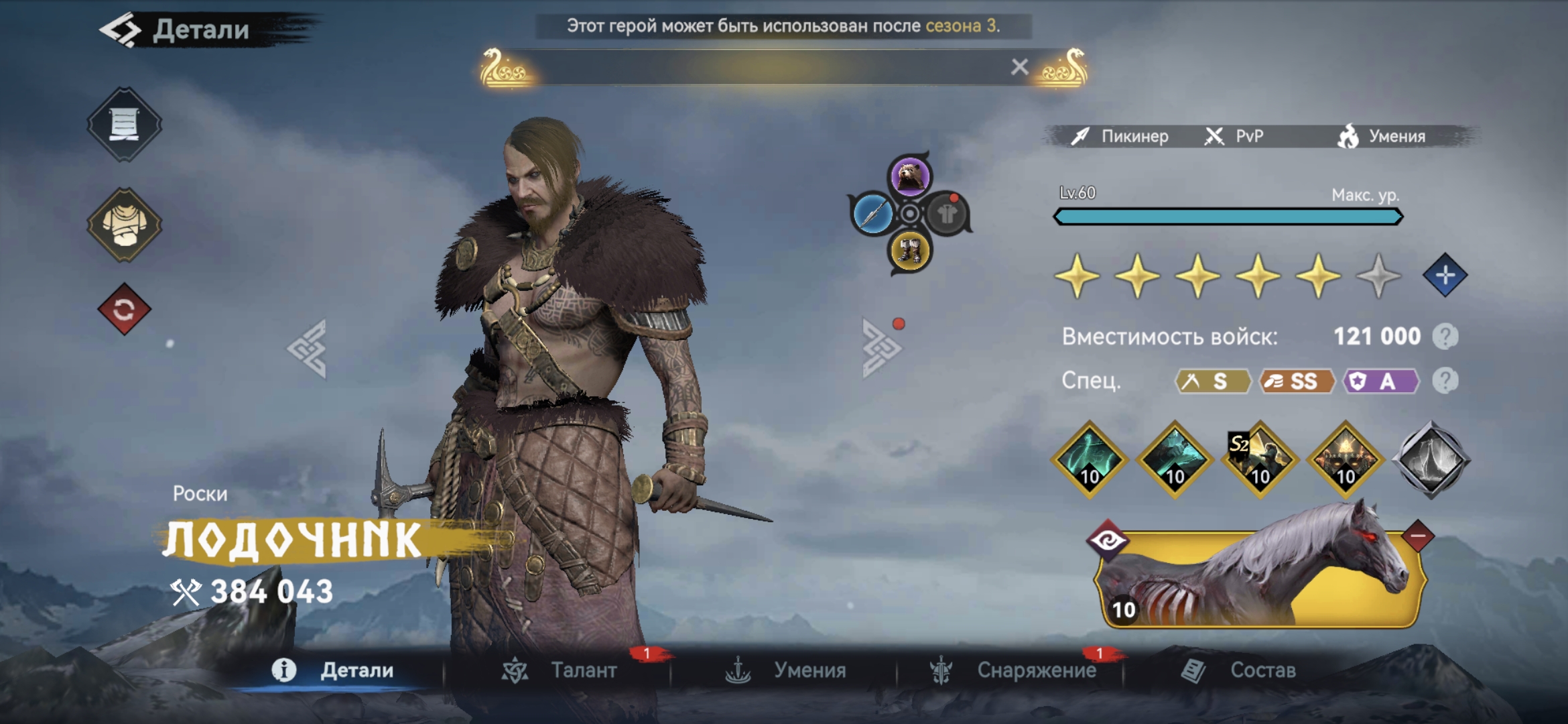Close the season notice banner
Viewport: 1568px width, 724px height.
1019,67
